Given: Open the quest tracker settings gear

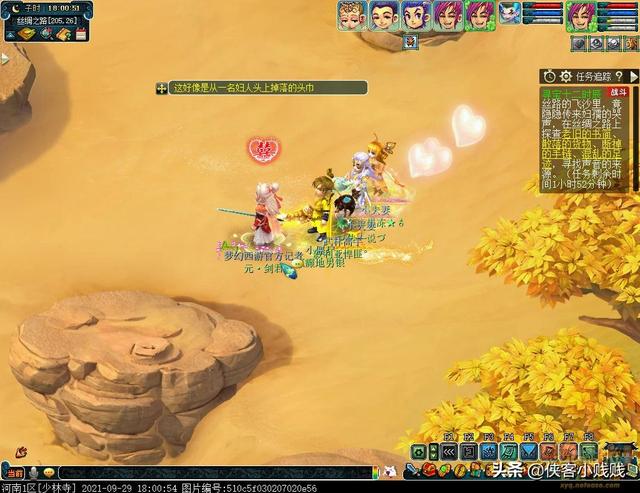Looking at the screenshot, I should (x=566, y=77).
